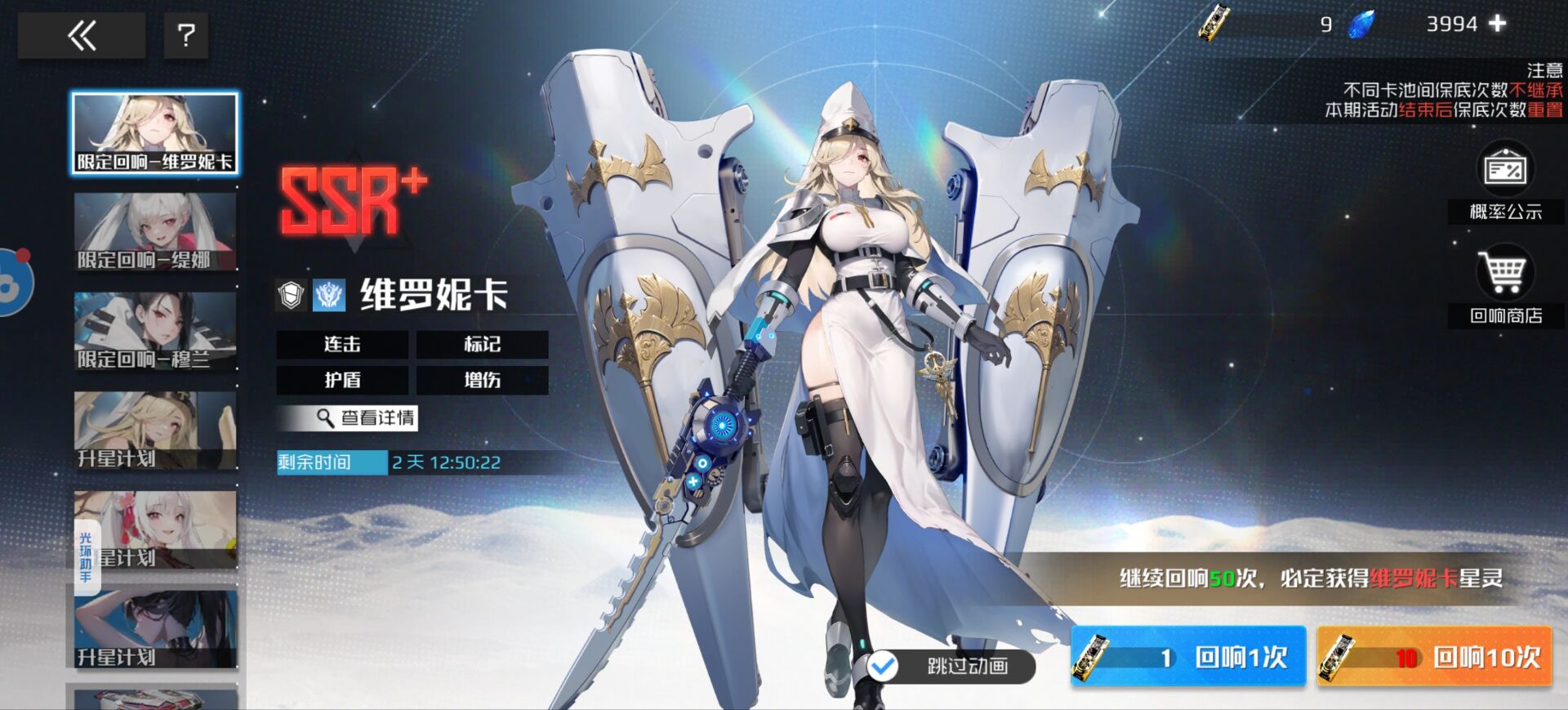Open the dark-haired character 升星计划 banner
Image resolution: width=1568 pixels, height=710 pixels.
click(155, 629)
